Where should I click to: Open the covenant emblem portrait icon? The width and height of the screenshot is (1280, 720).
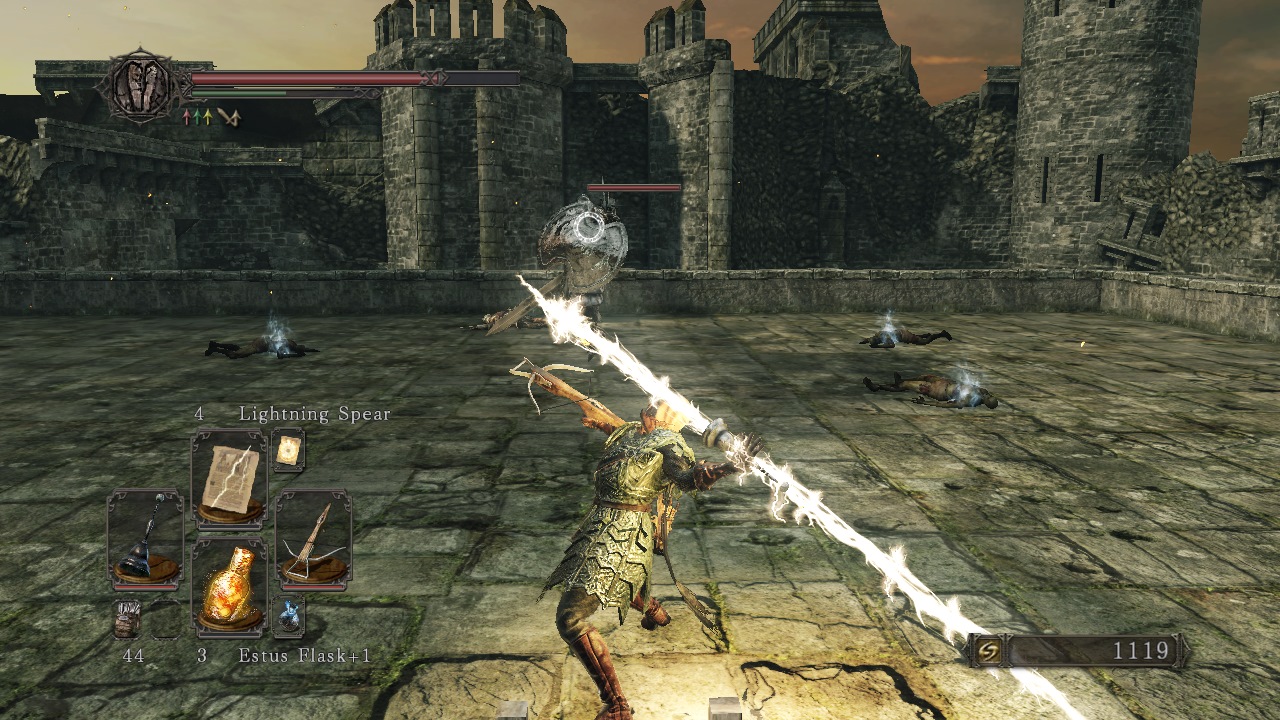(x=141, y=87)
